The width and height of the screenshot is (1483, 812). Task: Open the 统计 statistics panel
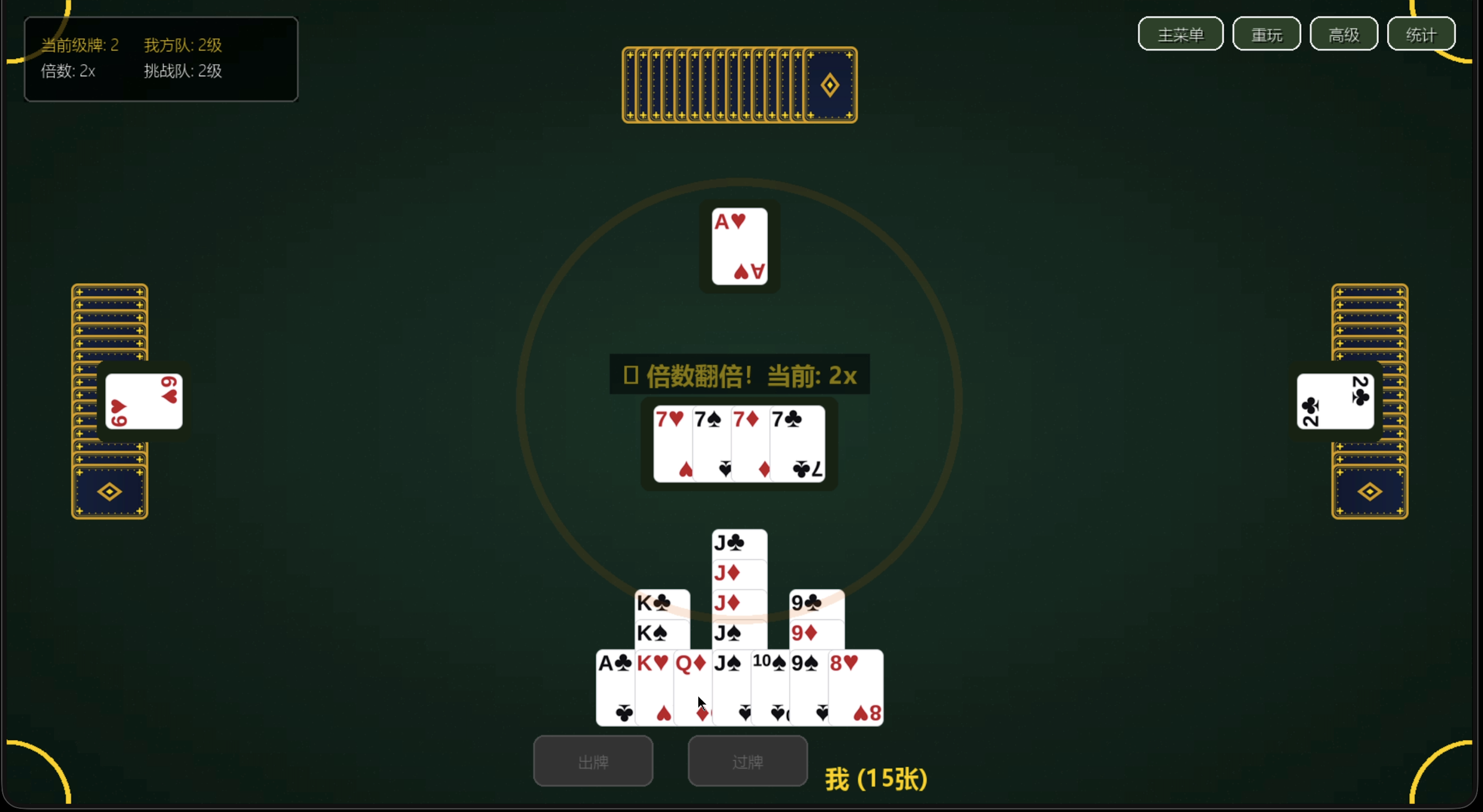pos(1421,34)
